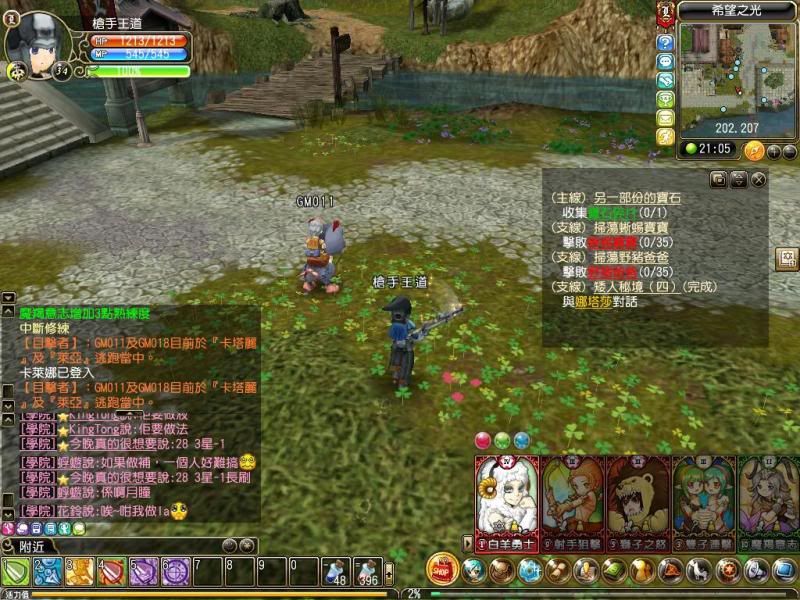Use the green shield skill in slot 1
This screenshot has height=600, width=800.
point(16,572)
